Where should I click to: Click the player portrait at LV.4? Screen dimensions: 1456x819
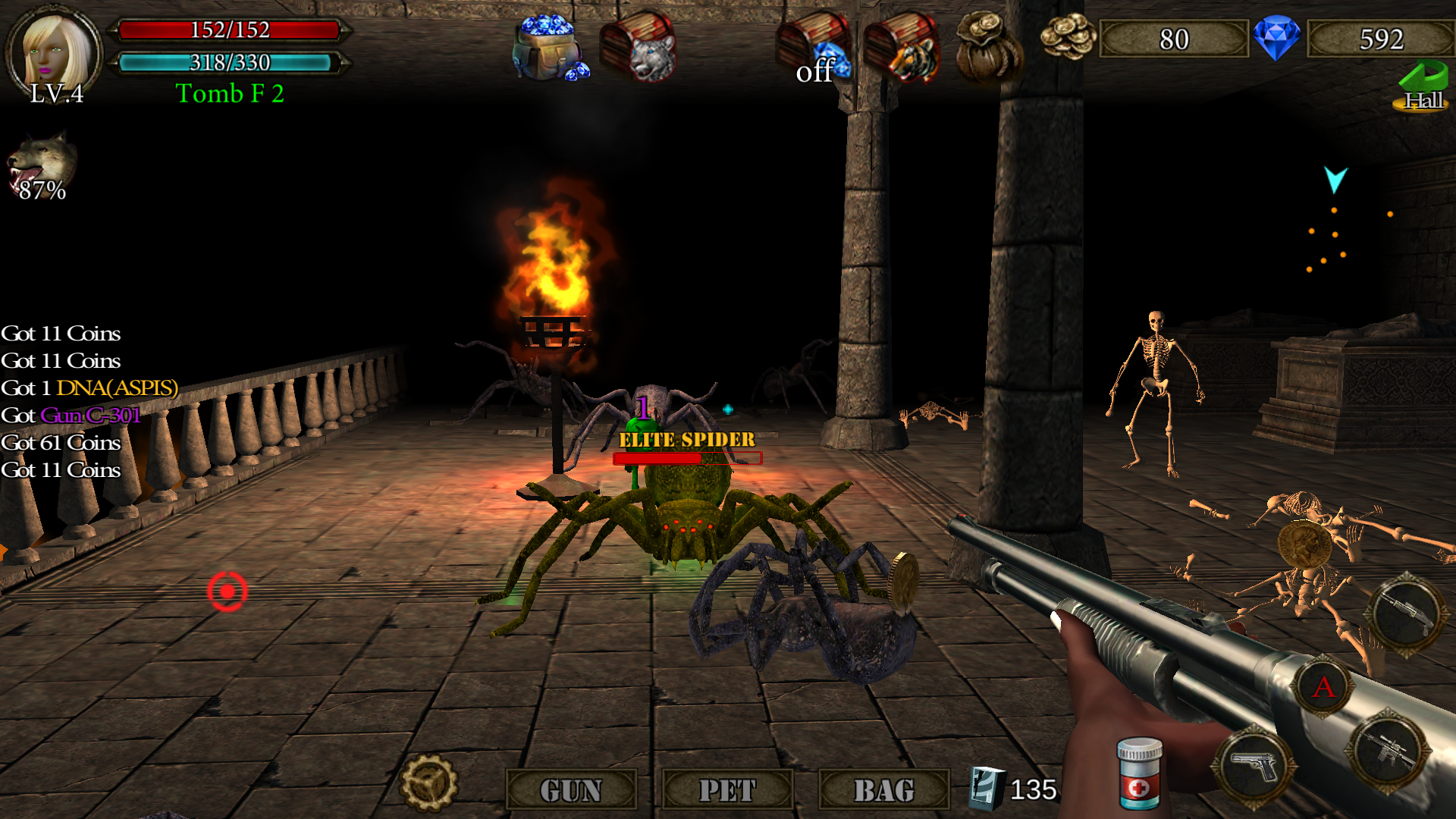tap(53, 50)
